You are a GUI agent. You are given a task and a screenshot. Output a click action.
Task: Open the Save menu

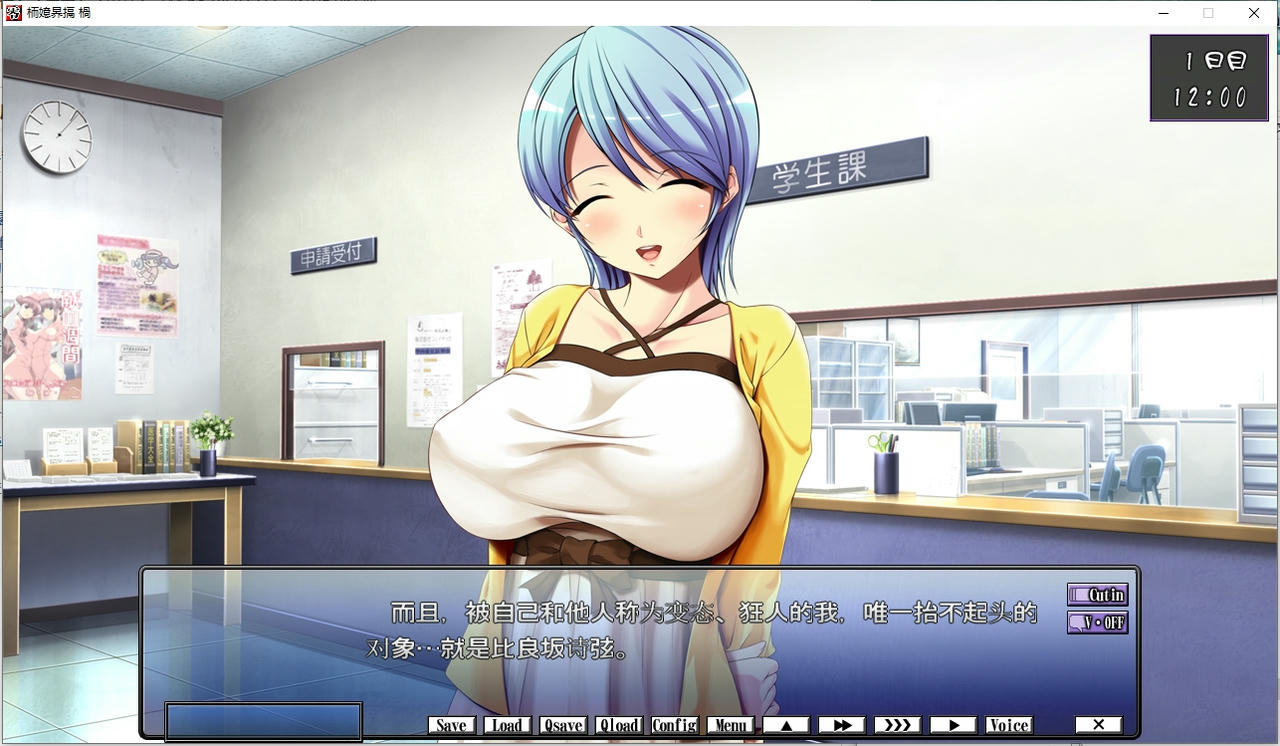pyautogui.click(x=451, y=725)
